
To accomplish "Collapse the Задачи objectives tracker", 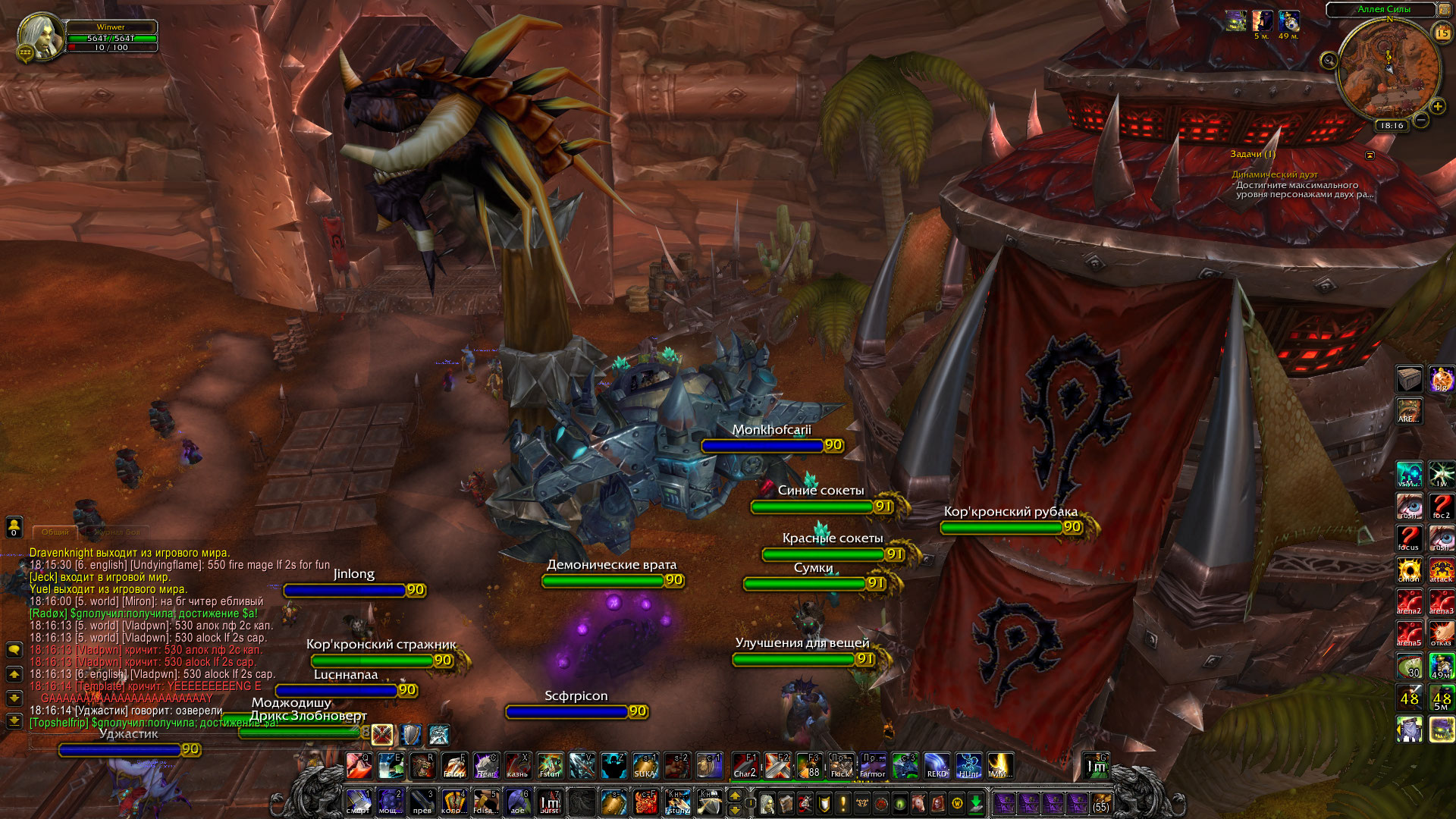I will [1370, 155].
